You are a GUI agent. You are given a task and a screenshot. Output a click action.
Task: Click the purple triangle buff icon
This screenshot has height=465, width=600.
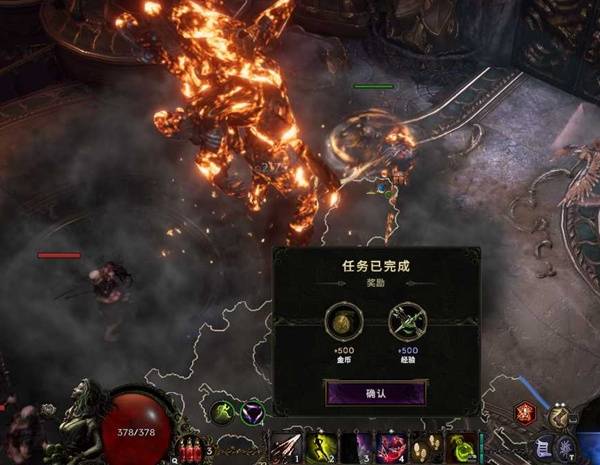coord(251,410)
